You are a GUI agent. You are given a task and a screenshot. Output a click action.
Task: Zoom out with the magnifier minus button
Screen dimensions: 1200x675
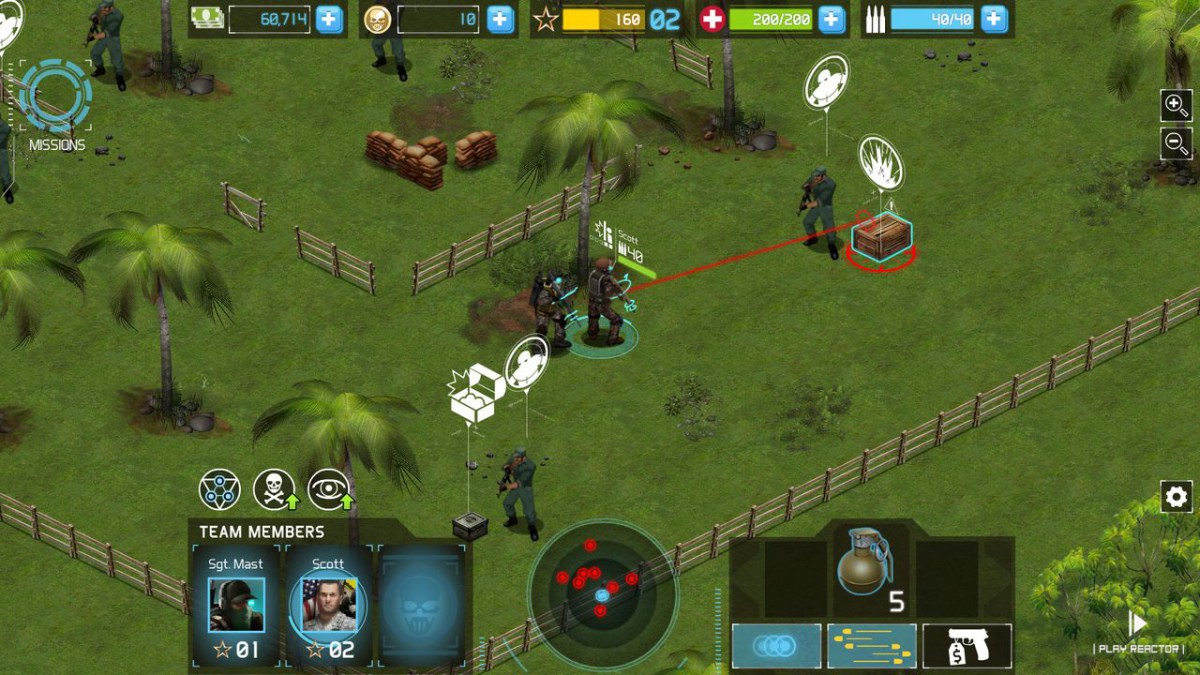click(x=1176, y=143)
